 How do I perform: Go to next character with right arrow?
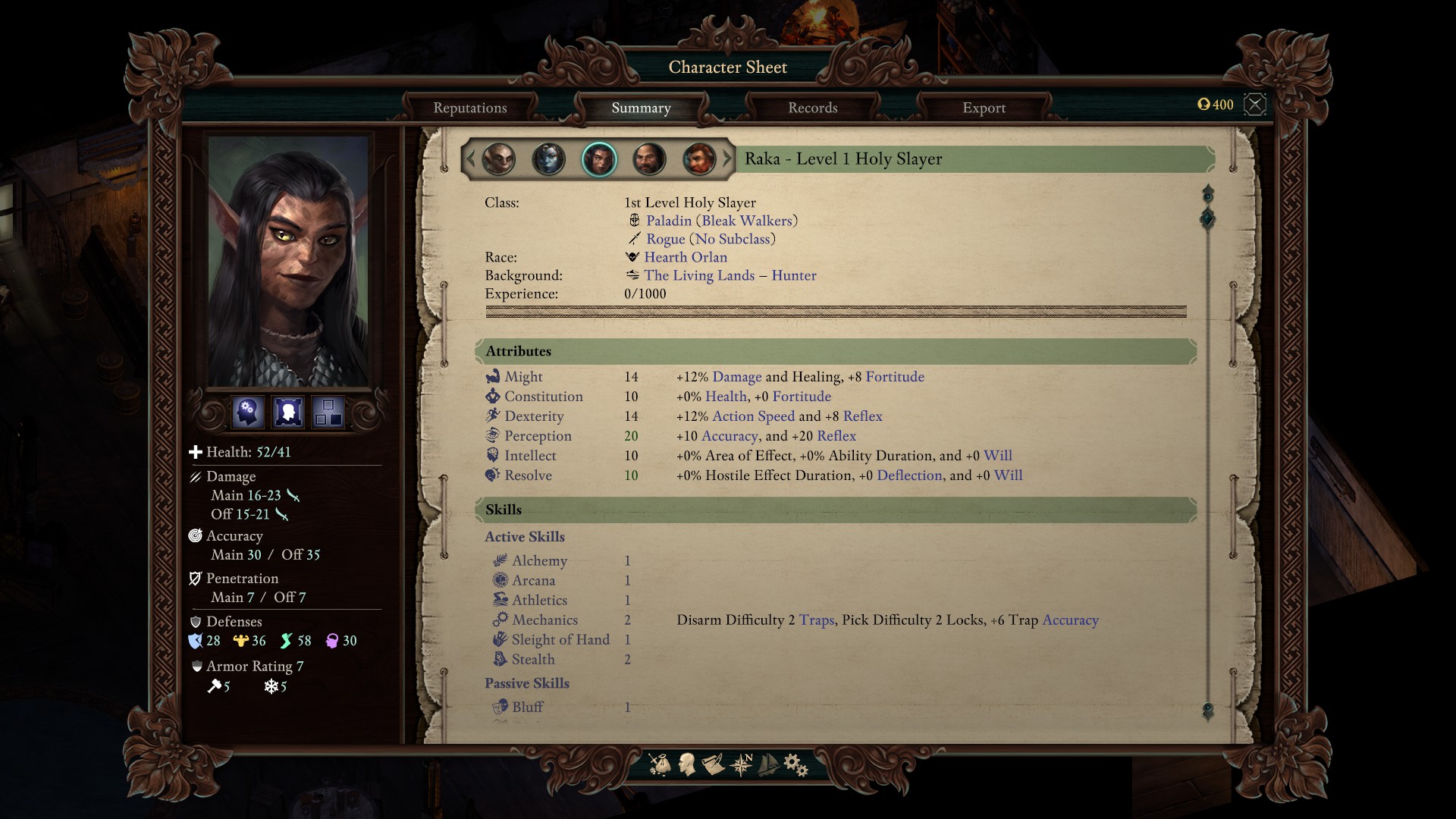click(727, 159)
